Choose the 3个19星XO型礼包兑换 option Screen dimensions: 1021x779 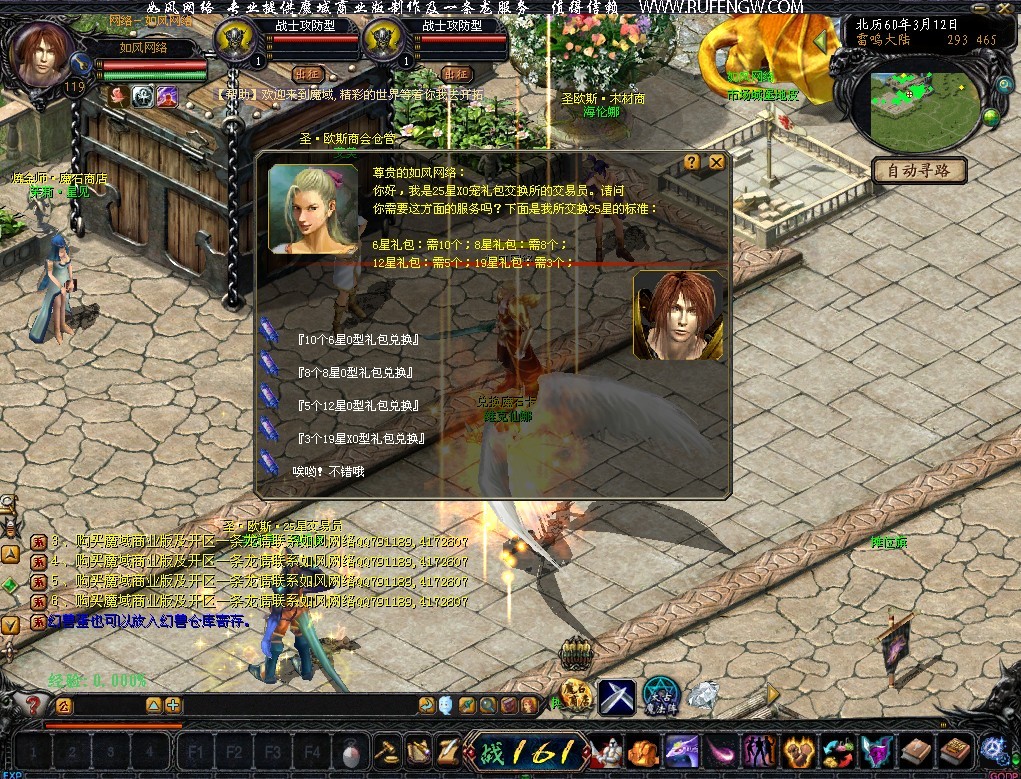362,438
